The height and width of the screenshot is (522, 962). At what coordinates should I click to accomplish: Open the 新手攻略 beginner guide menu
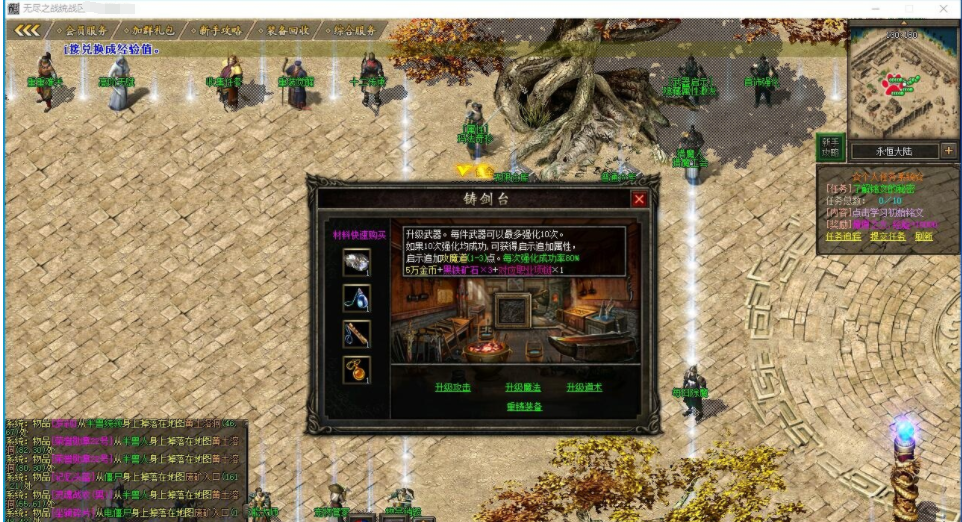pos(216,30)
